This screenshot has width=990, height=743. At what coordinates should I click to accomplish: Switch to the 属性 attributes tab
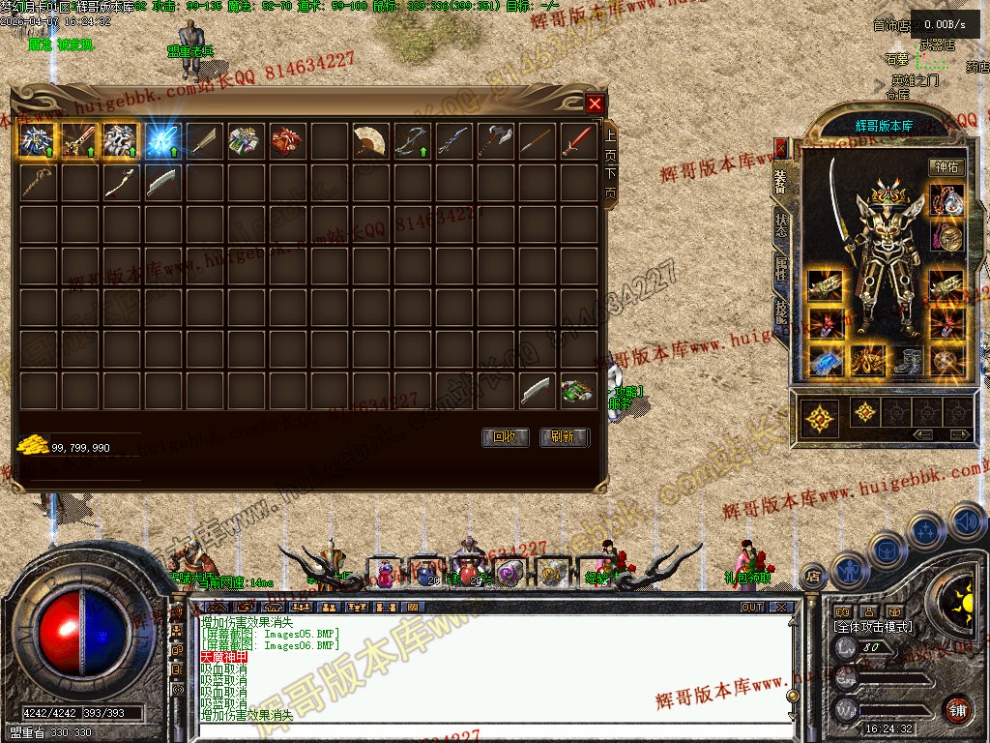[x=780, y=270]
